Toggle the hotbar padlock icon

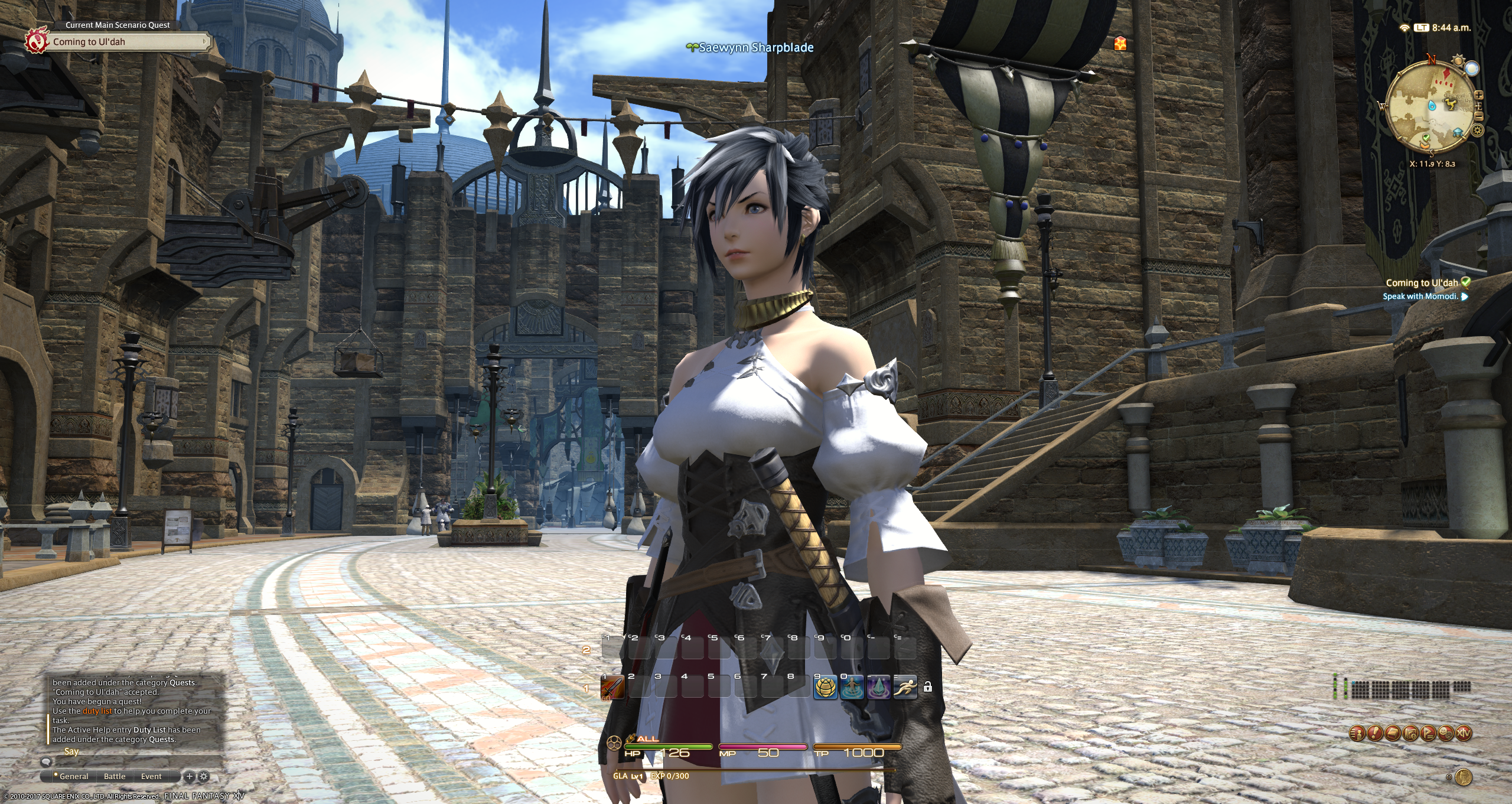(928, 687)
